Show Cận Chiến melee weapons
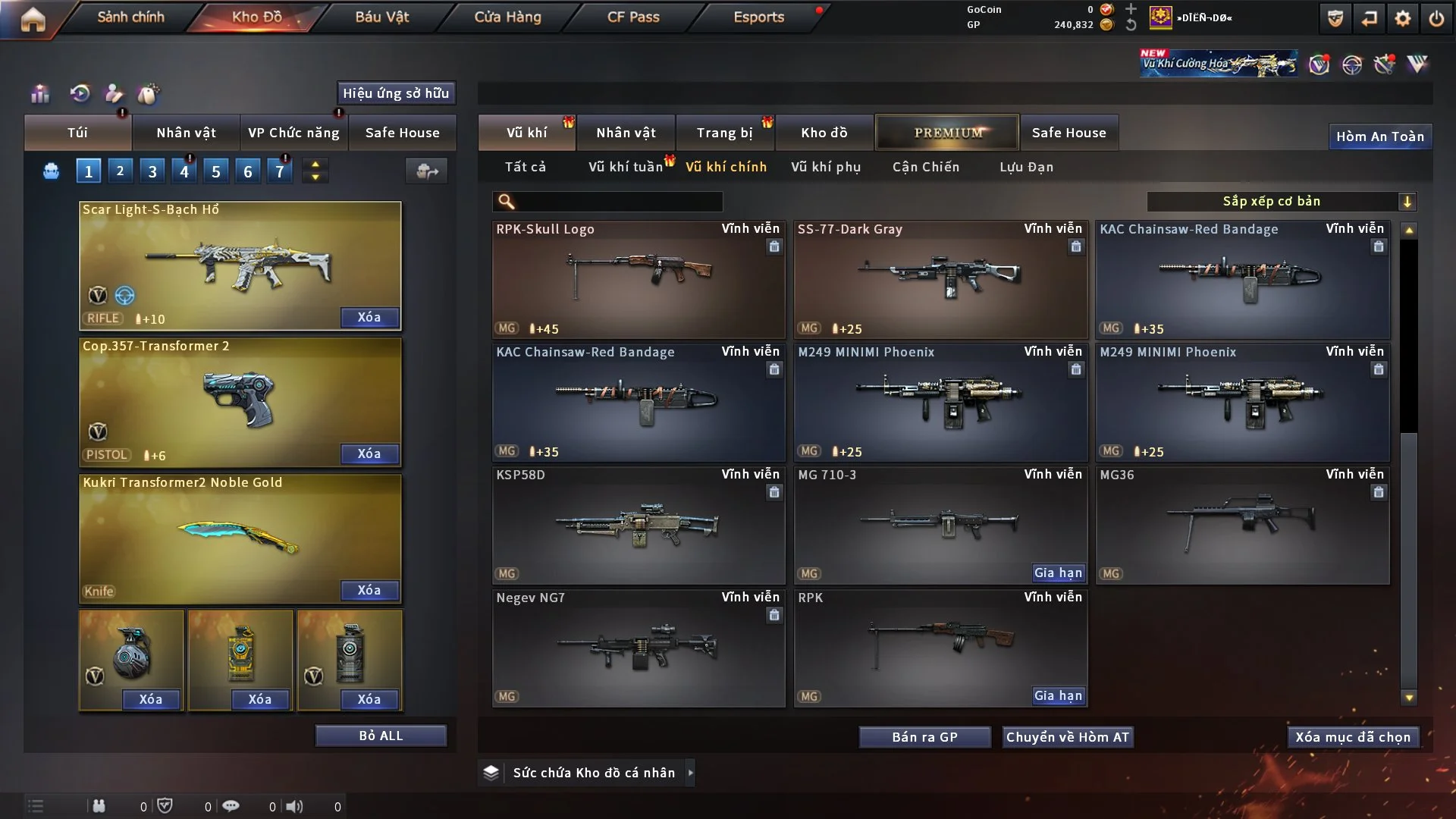 point(925,167)
